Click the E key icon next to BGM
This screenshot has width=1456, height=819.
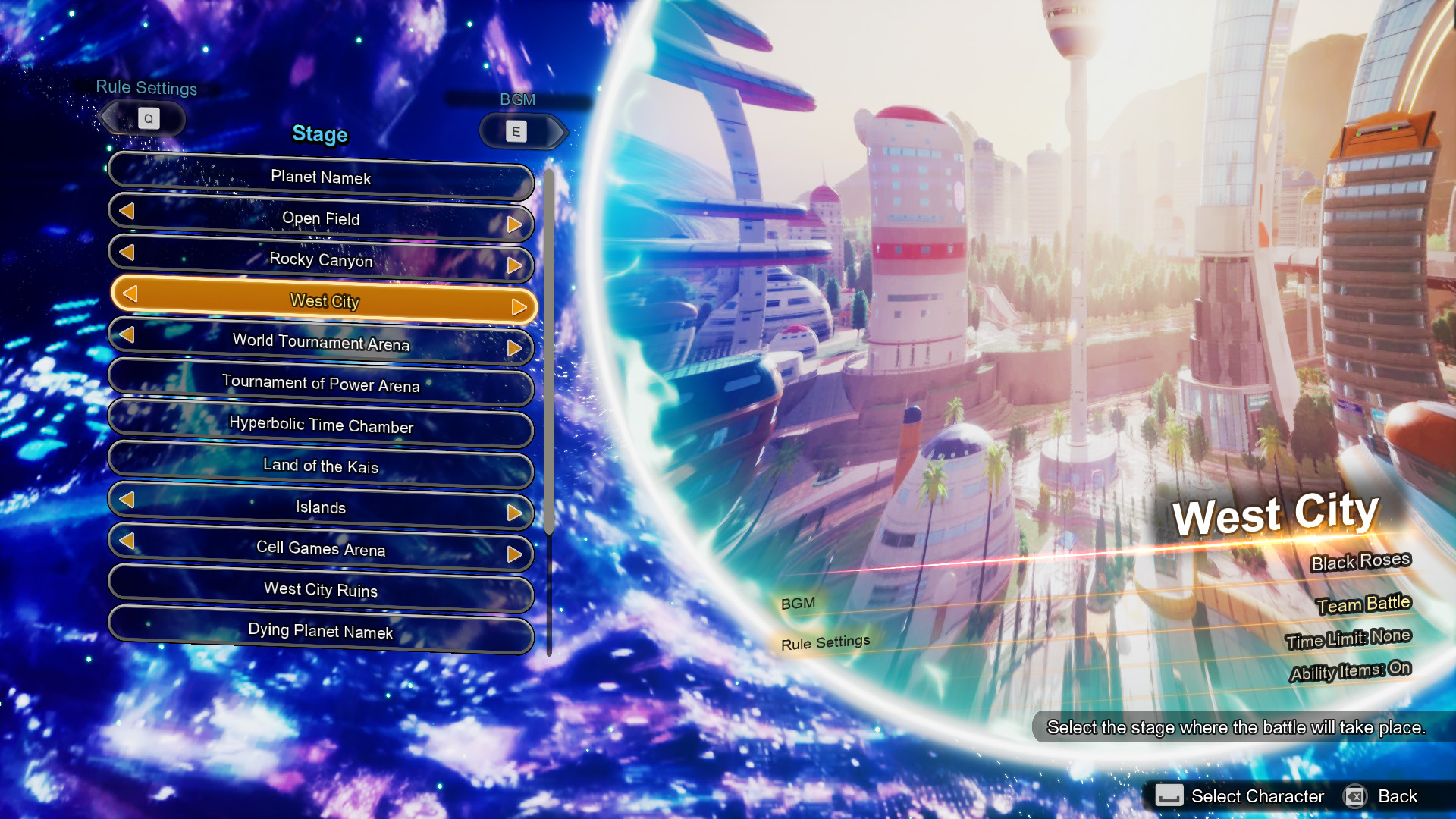[x=516, y=130]
